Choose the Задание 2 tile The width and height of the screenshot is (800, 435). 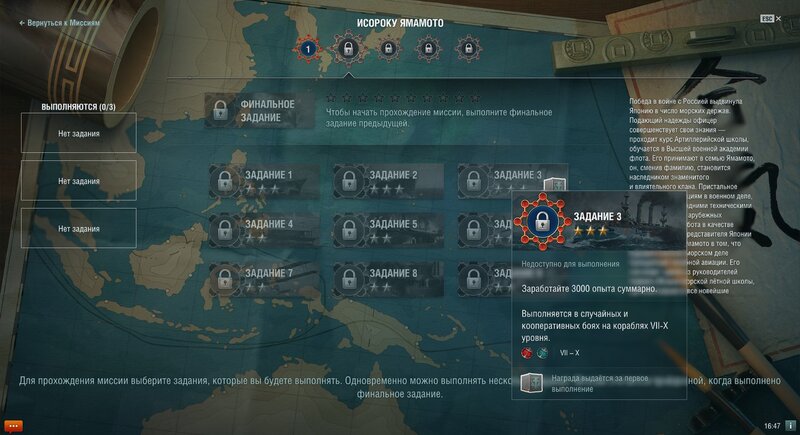click(x=388, y=180)
